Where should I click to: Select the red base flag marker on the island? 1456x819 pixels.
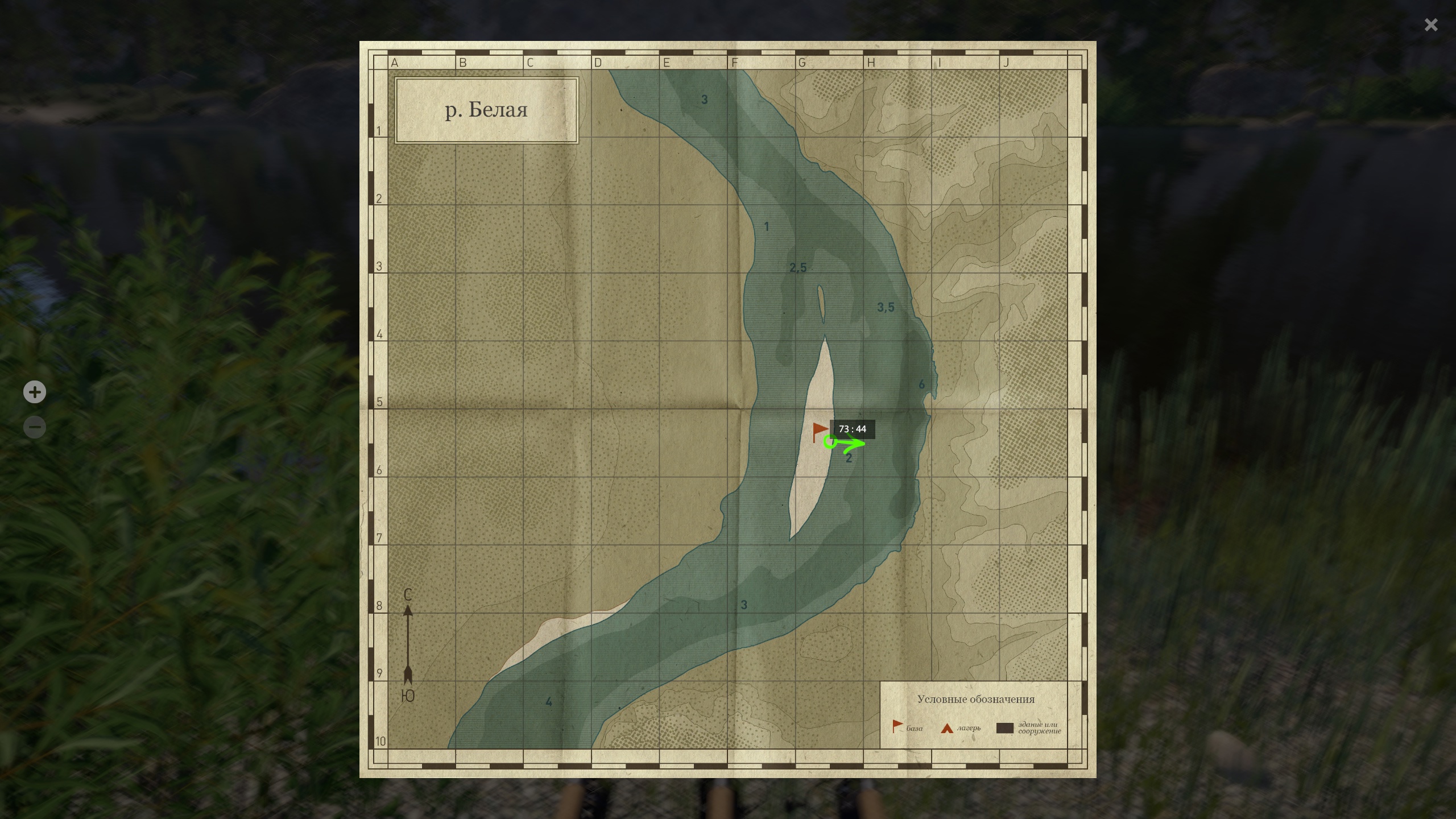pos(819,431)
